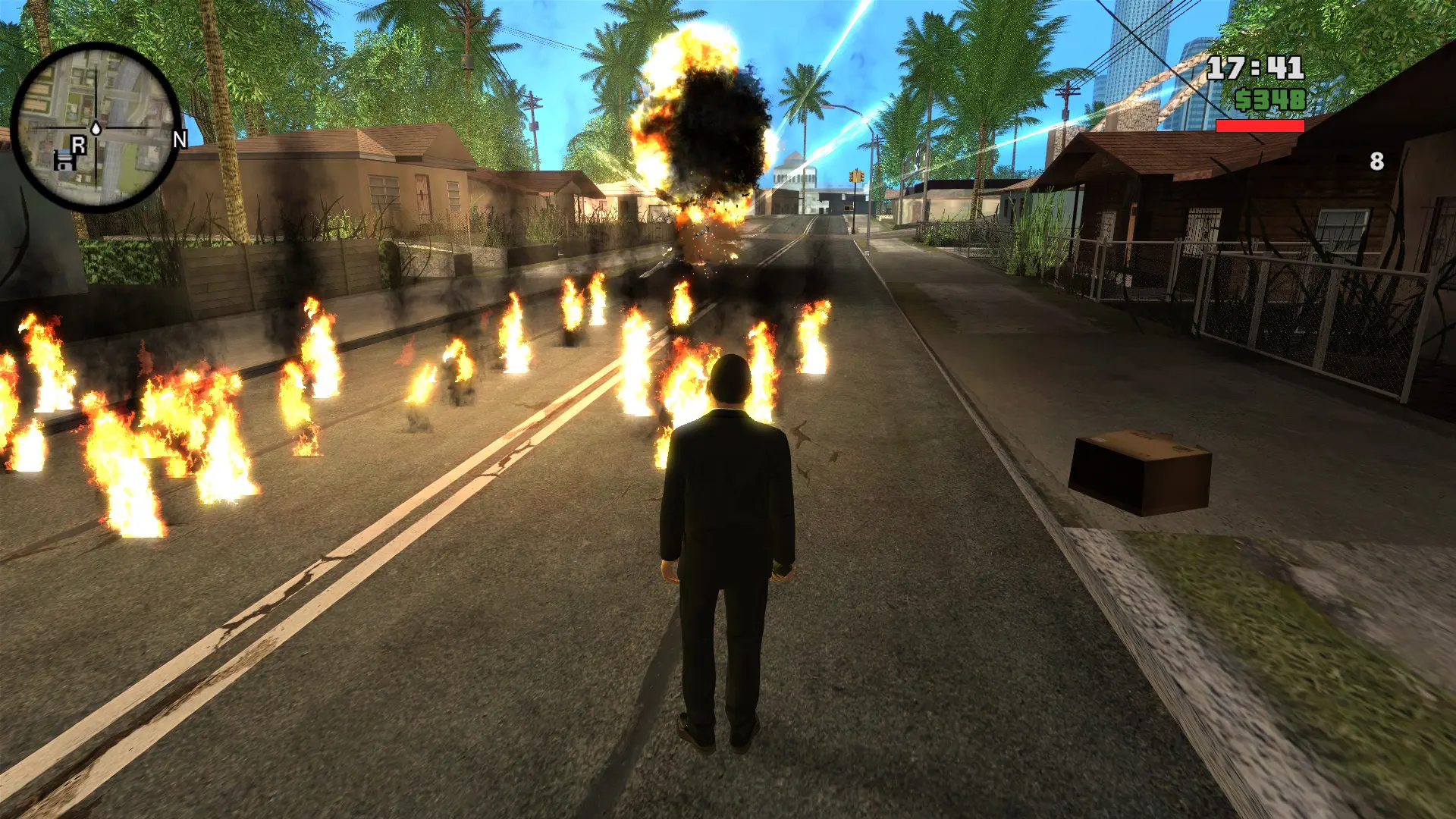Click the N north indicator on the radar
Image resolution: width=1456 pixels, height=819 pixels.
180,140
